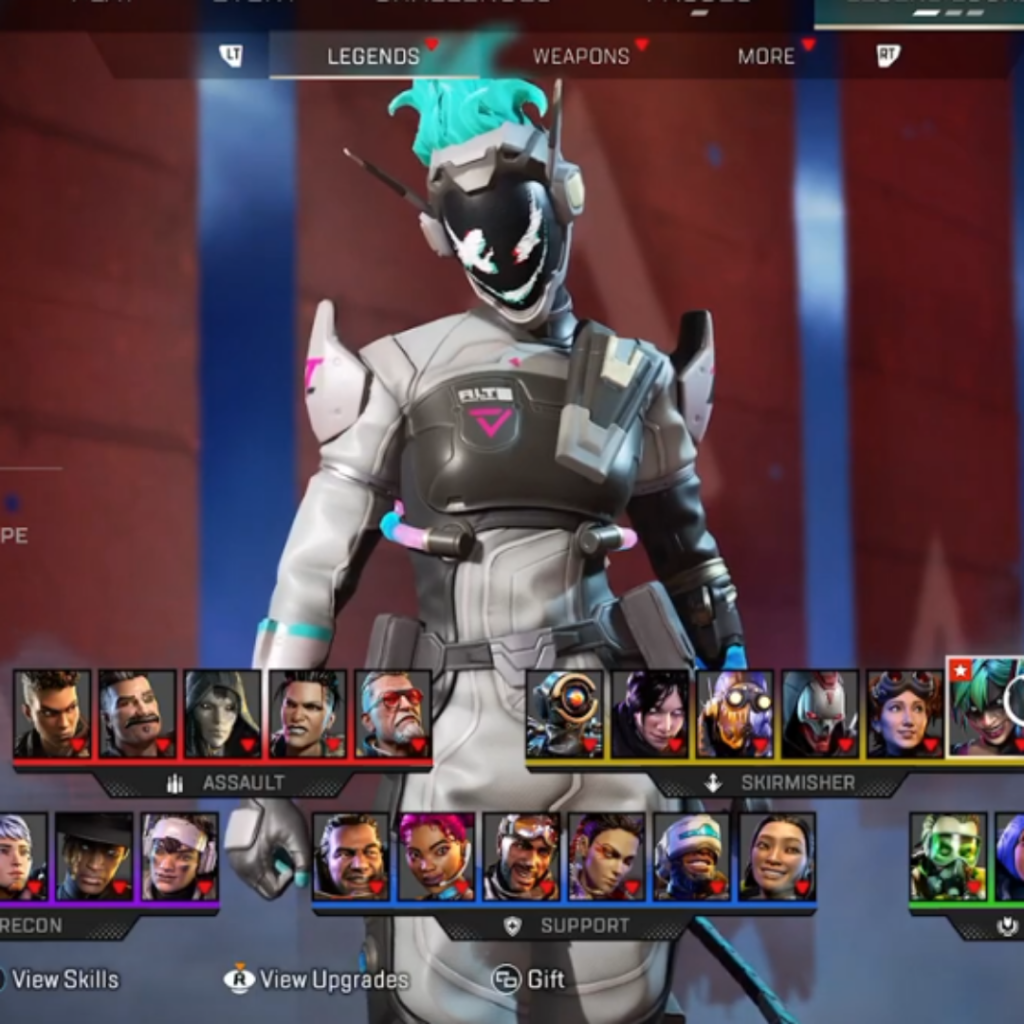Select Revenant's skull-faced portrait
This screenshot has height=1024, width=1024.
coord(820,713)
